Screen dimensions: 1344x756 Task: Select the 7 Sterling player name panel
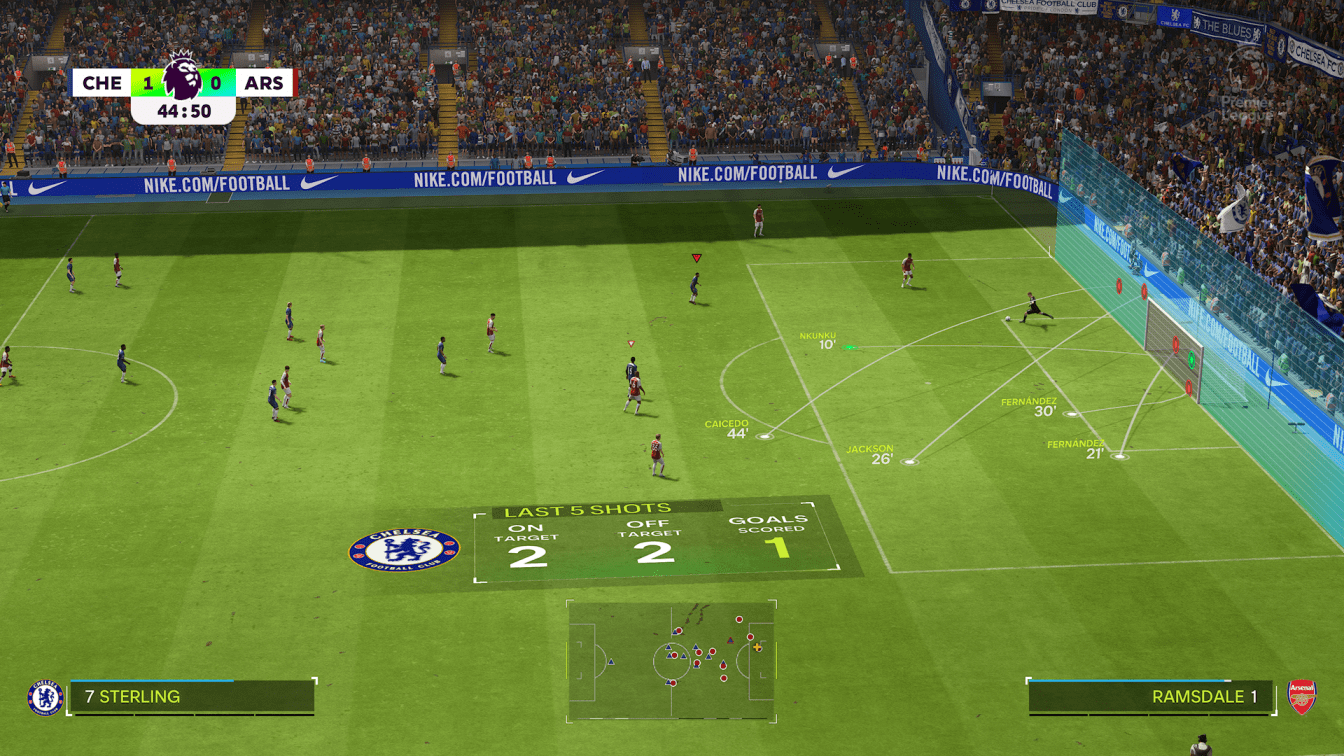click(191, 697)
